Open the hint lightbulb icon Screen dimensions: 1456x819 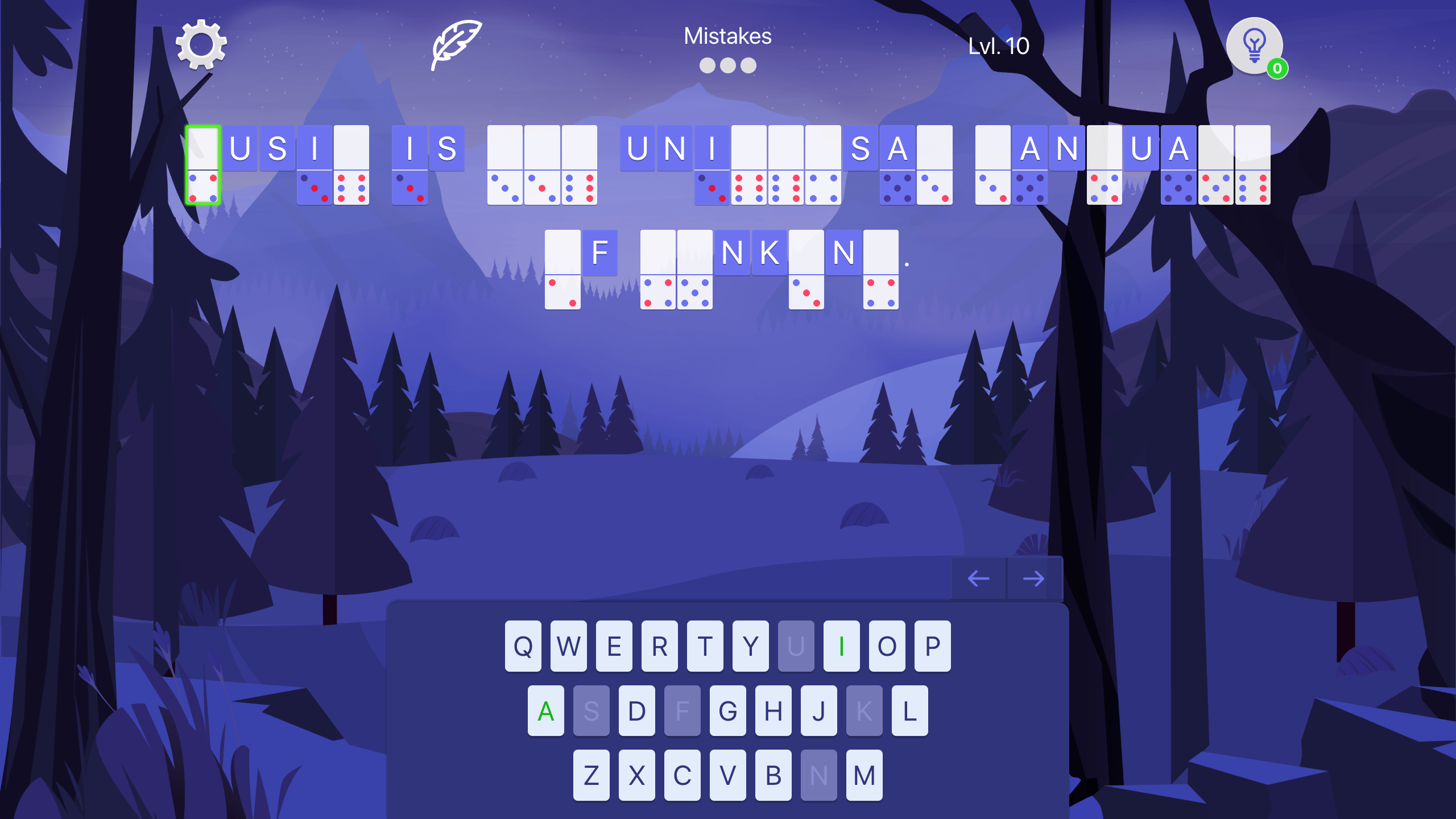click(x=1253, y=45)
